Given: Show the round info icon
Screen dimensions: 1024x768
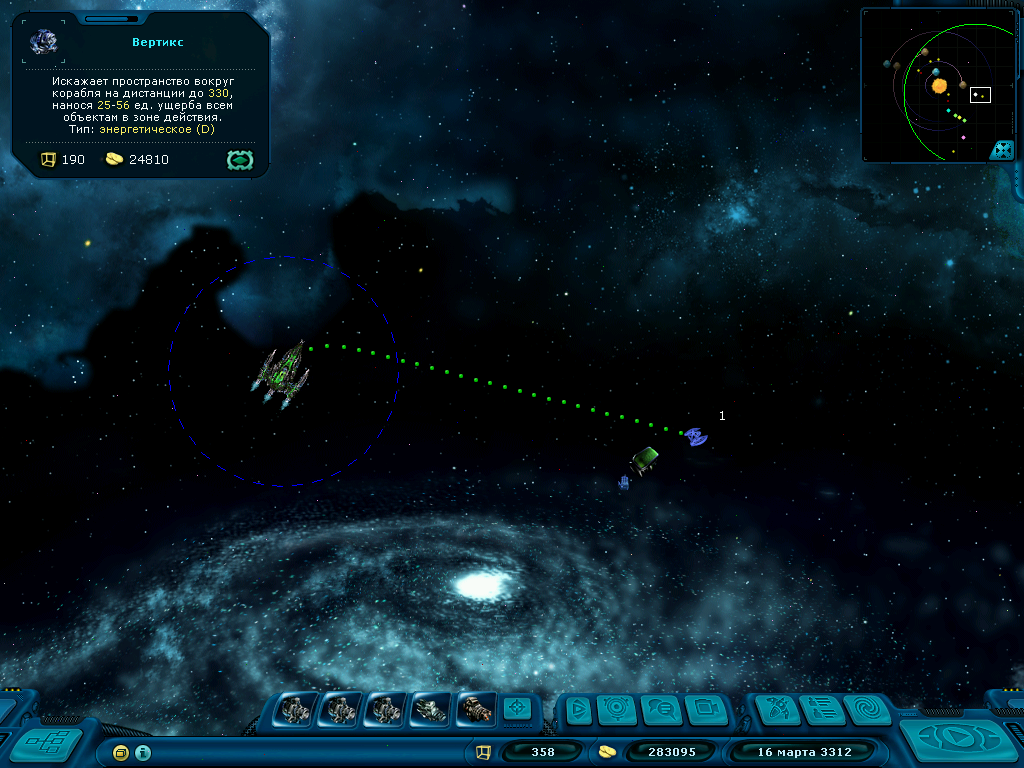Looking at the screenshot, I should pos(143,752).
